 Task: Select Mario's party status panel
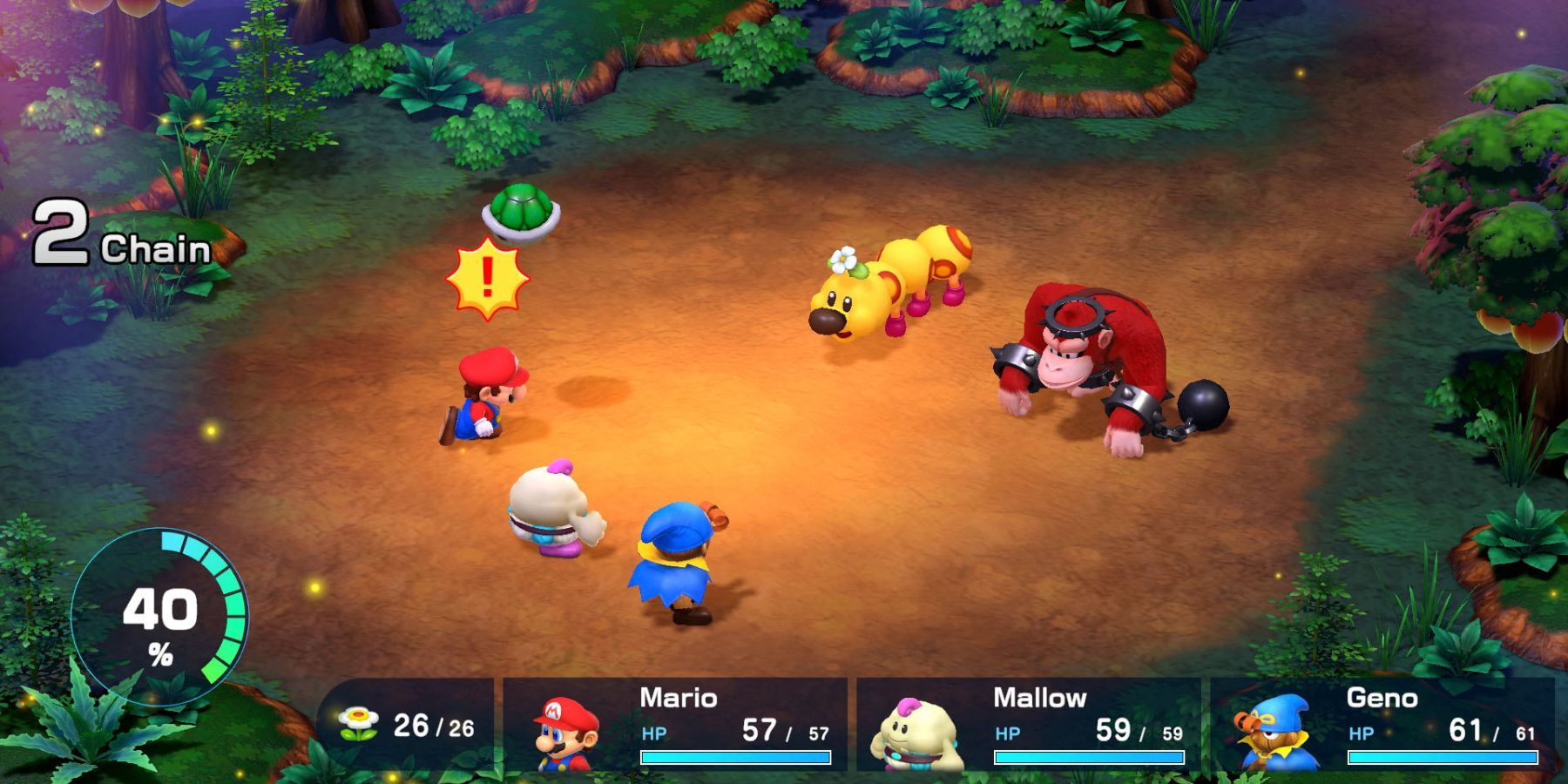(x=675, y=725)
